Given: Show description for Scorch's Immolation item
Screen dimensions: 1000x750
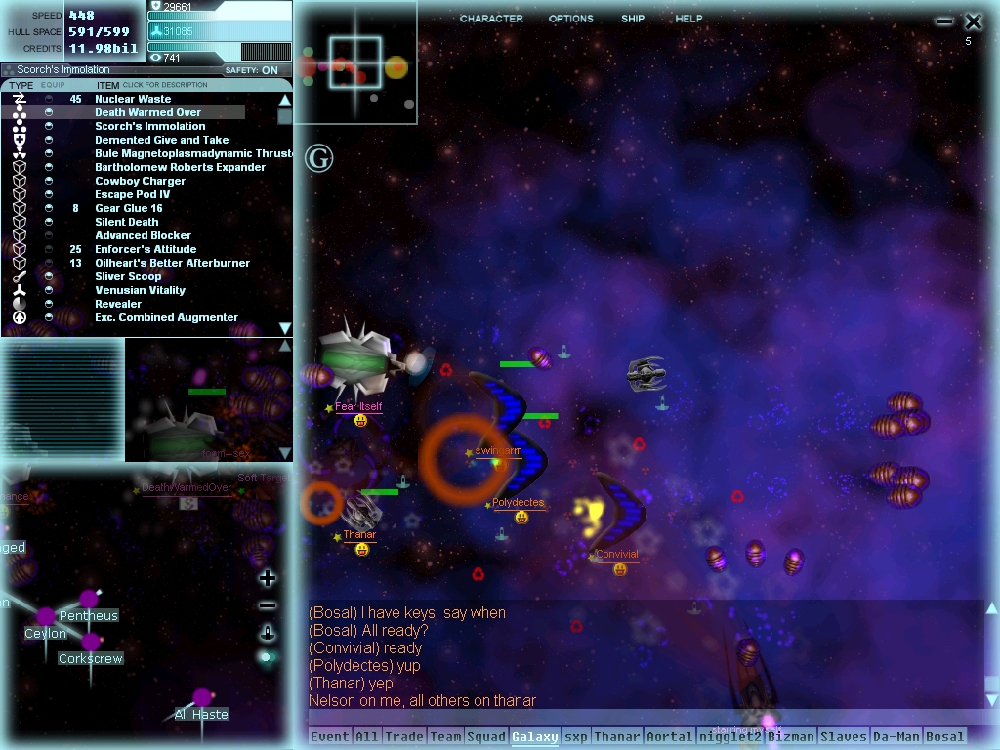Looking at the screenshot, I should point(150,127).
